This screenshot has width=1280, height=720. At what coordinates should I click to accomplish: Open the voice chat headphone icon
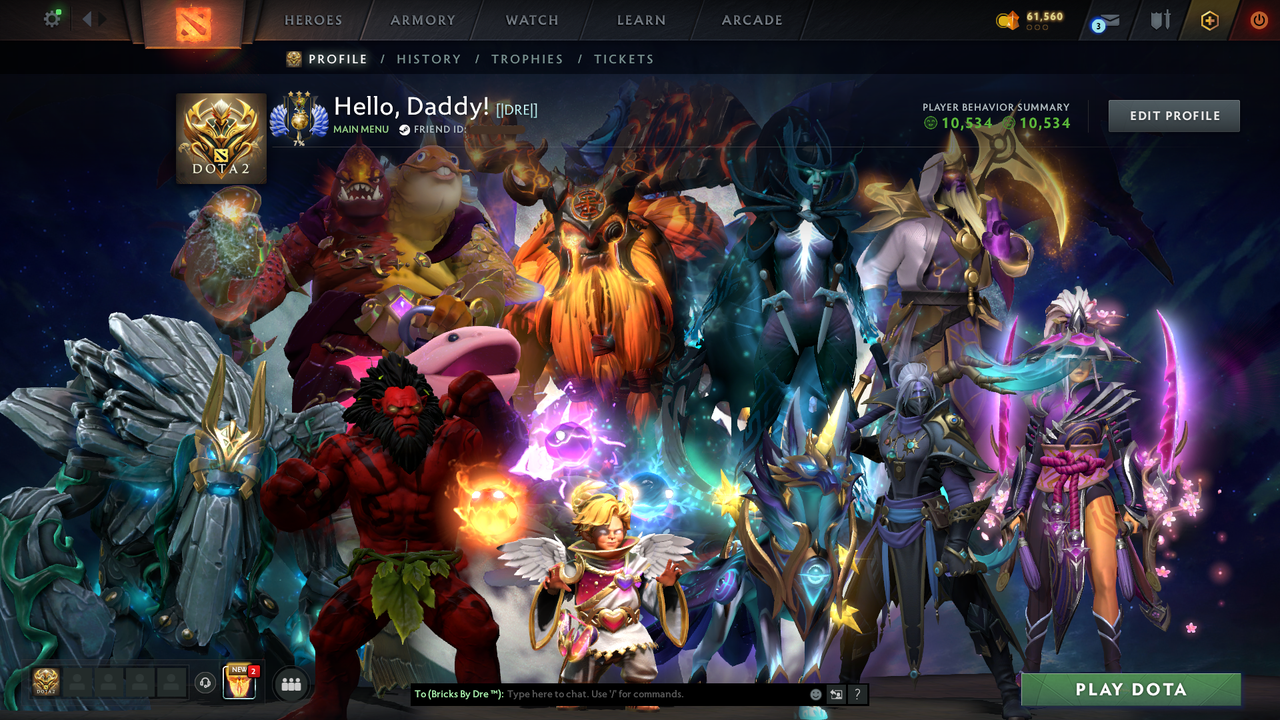[205, 683]
